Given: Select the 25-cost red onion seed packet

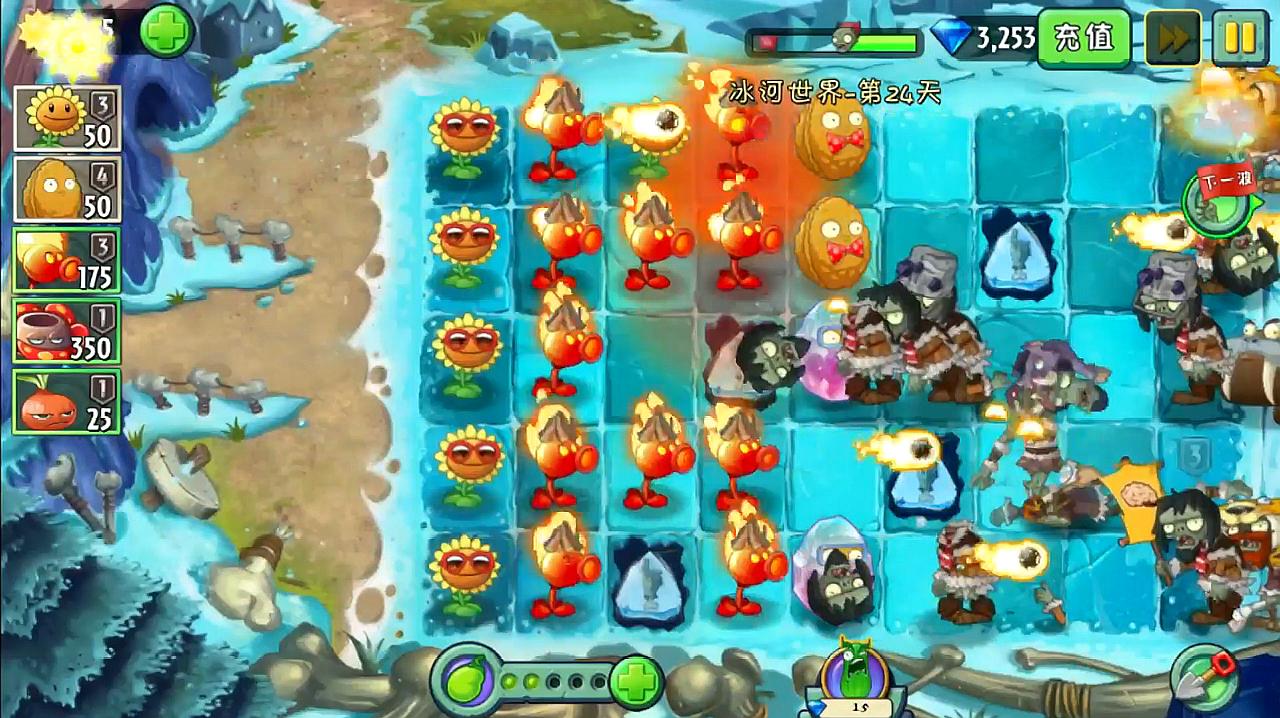Looking at the screenshot, I should (x=67, y=402).
